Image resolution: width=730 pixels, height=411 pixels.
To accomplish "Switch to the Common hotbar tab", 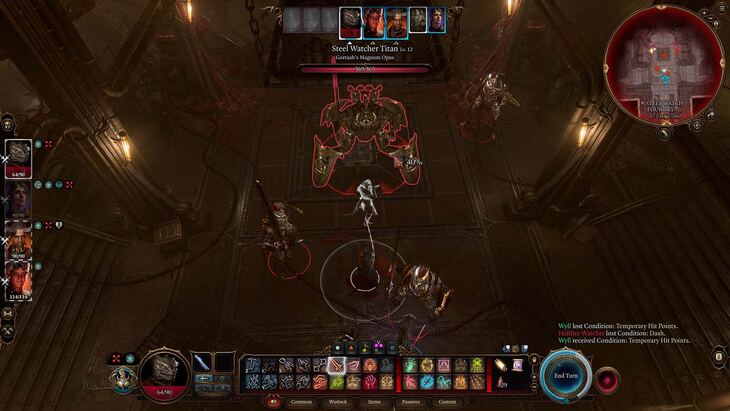I will click(x=301, y=402).
